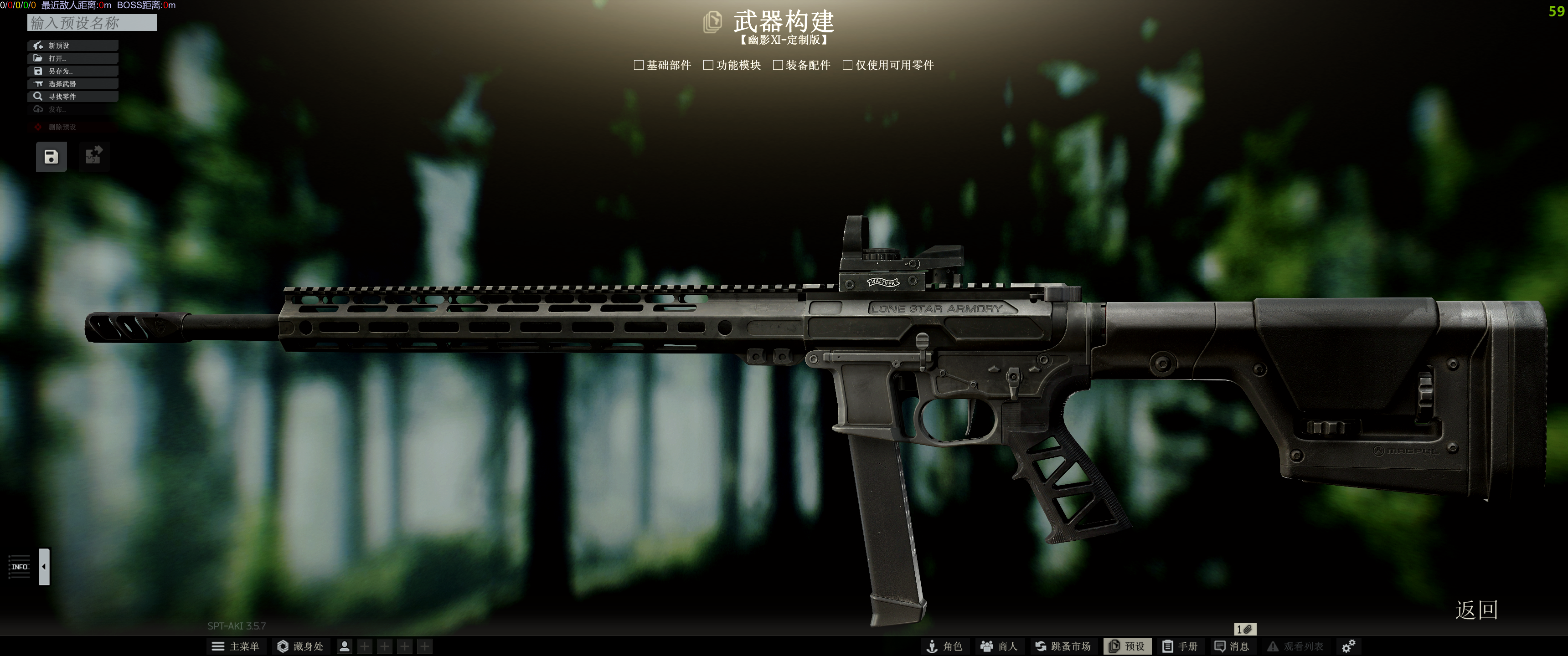Click the floppy disk save icon
This screenshot has height=656, width=1568.
tap(51, 157)
